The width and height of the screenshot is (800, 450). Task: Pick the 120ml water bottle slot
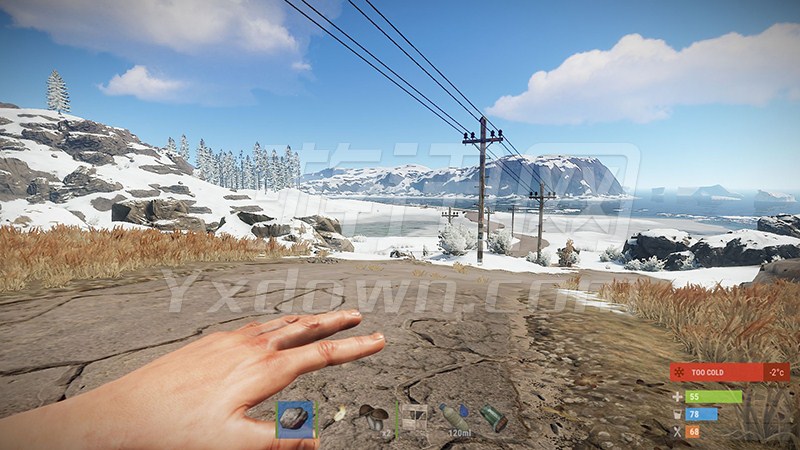coord(455,419)
